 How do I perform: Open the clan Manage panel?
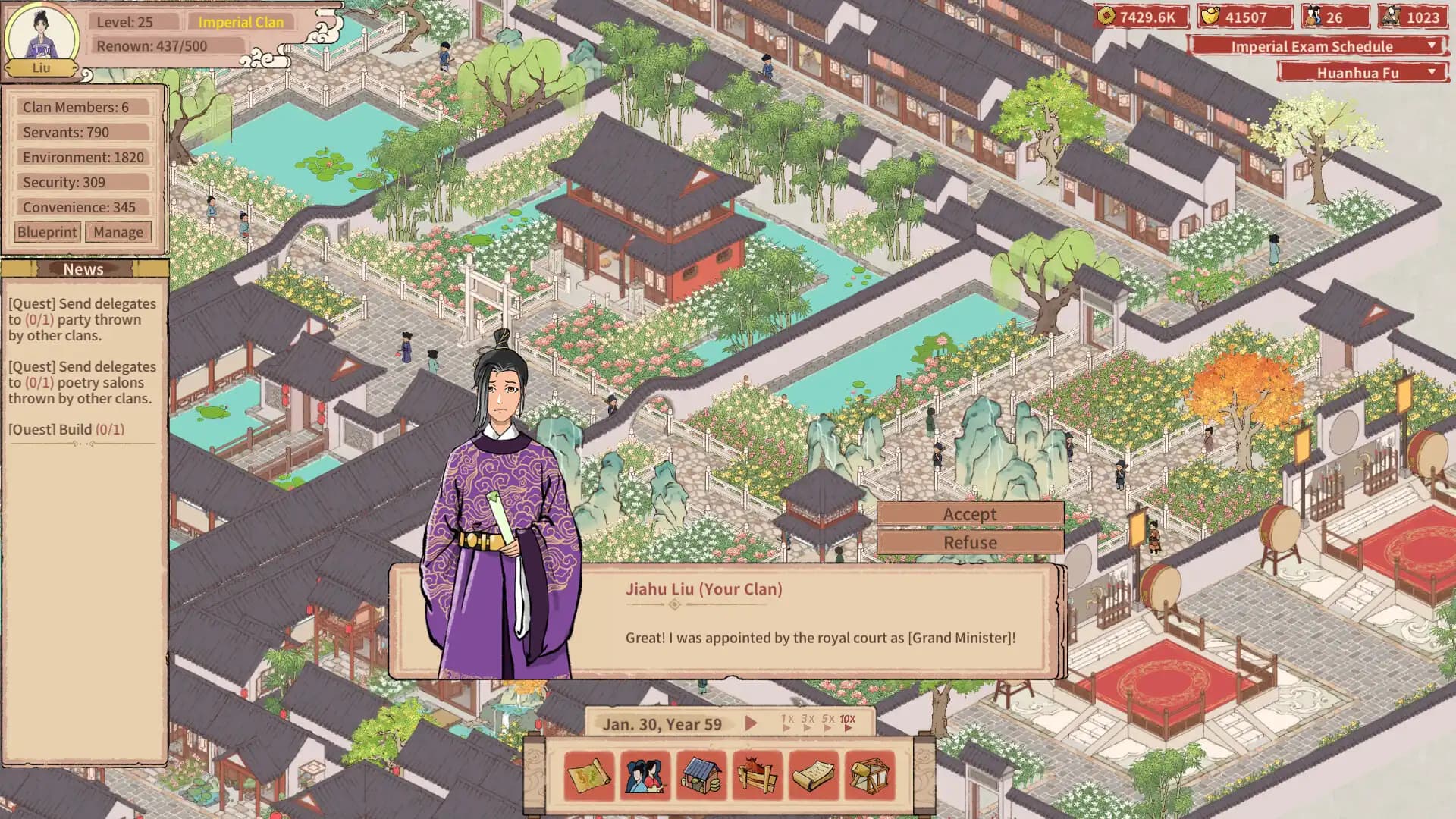tap(118, 232)
